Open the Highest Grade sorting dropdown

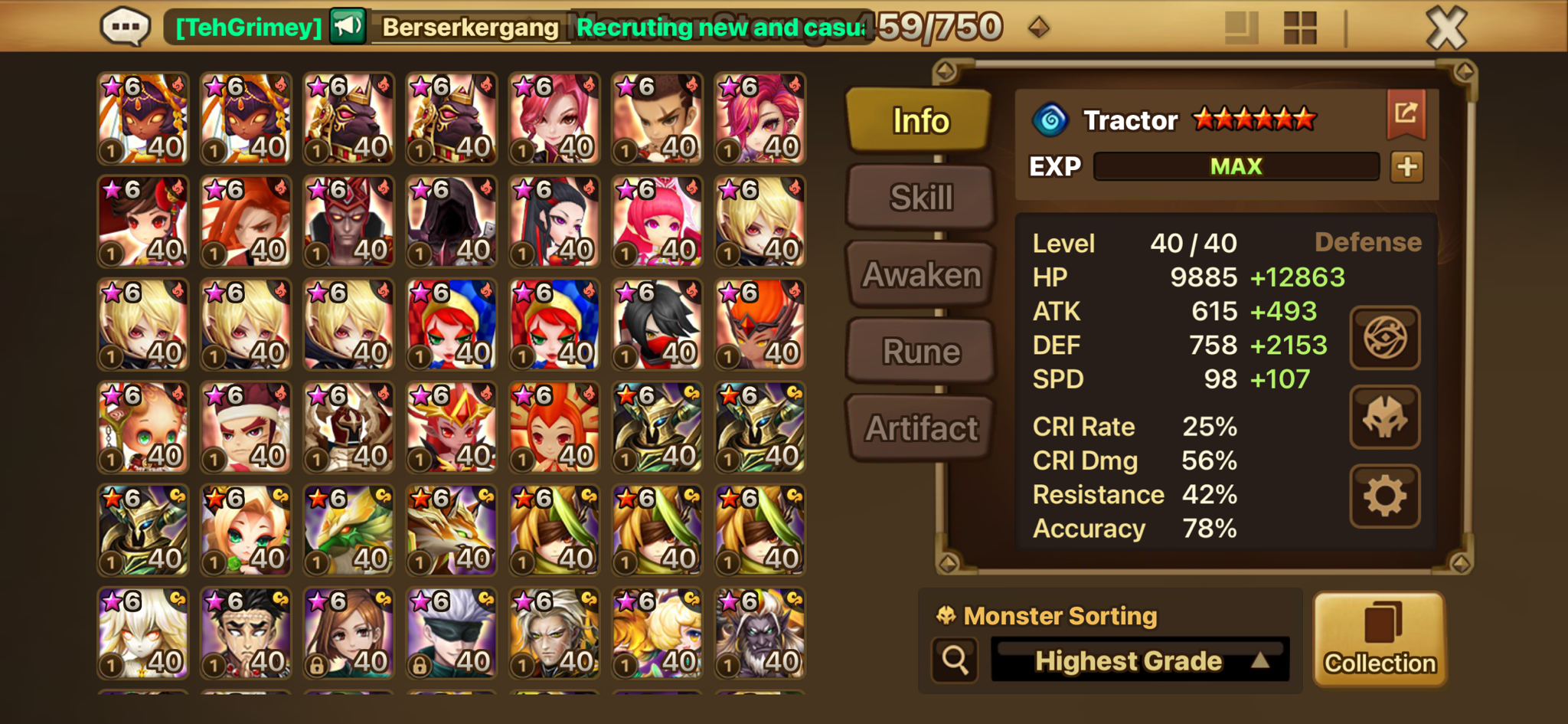(1140, 660)
